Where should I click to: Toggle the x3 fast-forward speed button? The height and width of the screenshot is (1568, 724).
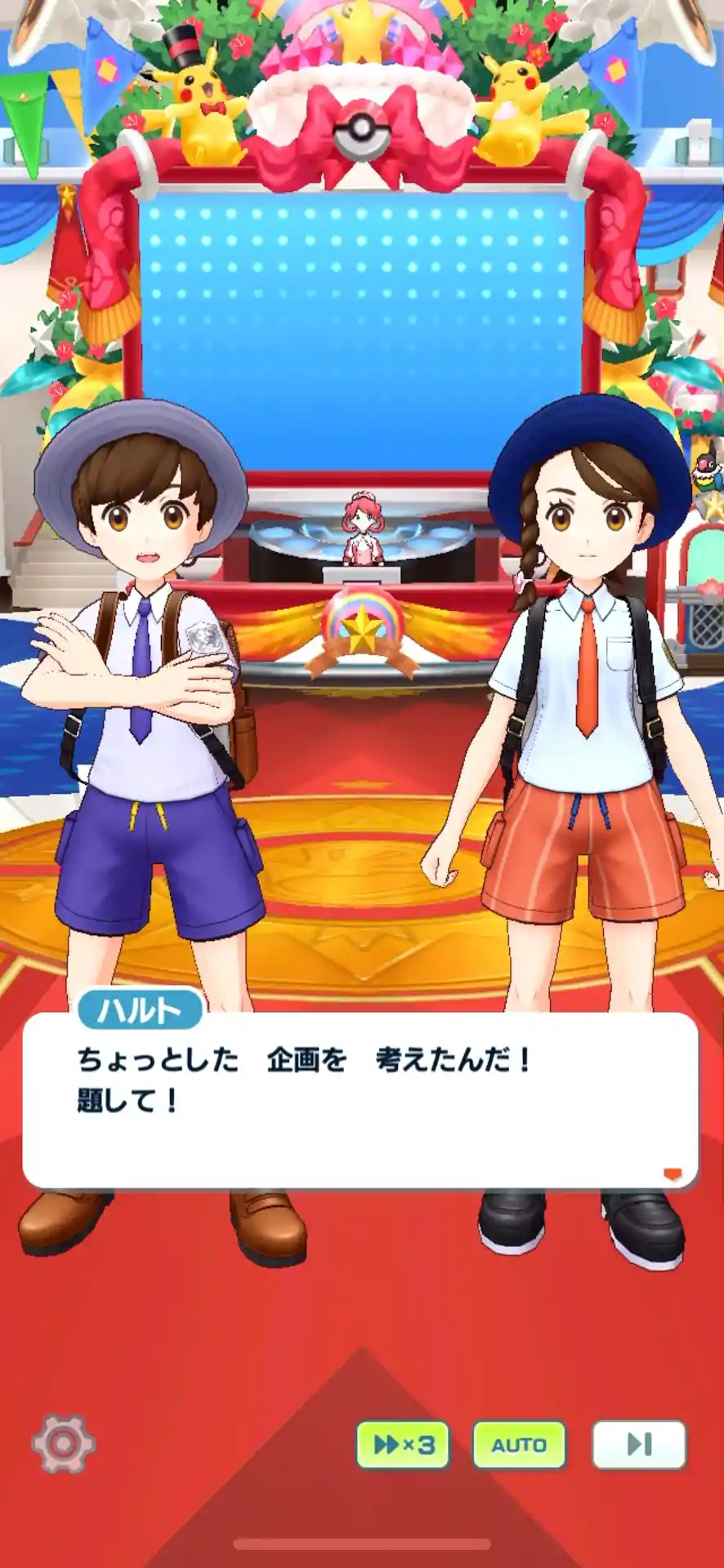coord(403,1445)
